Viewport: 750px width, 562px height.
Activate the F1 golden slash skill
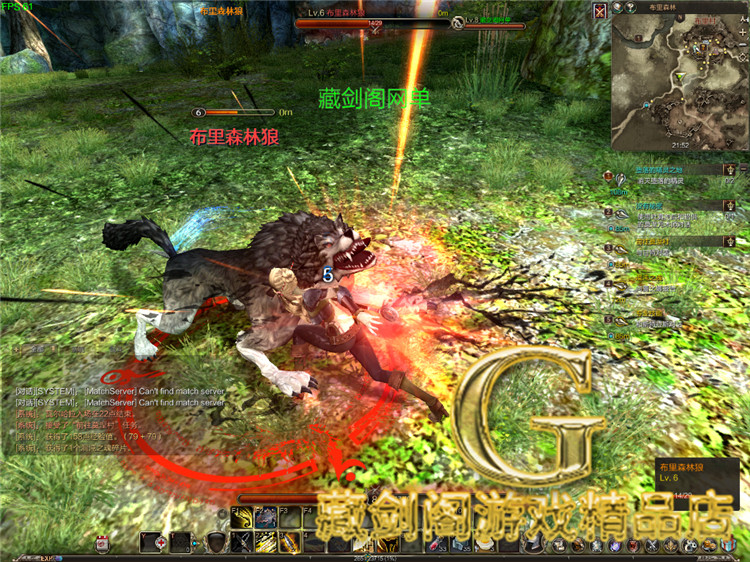tap(241, 518)
